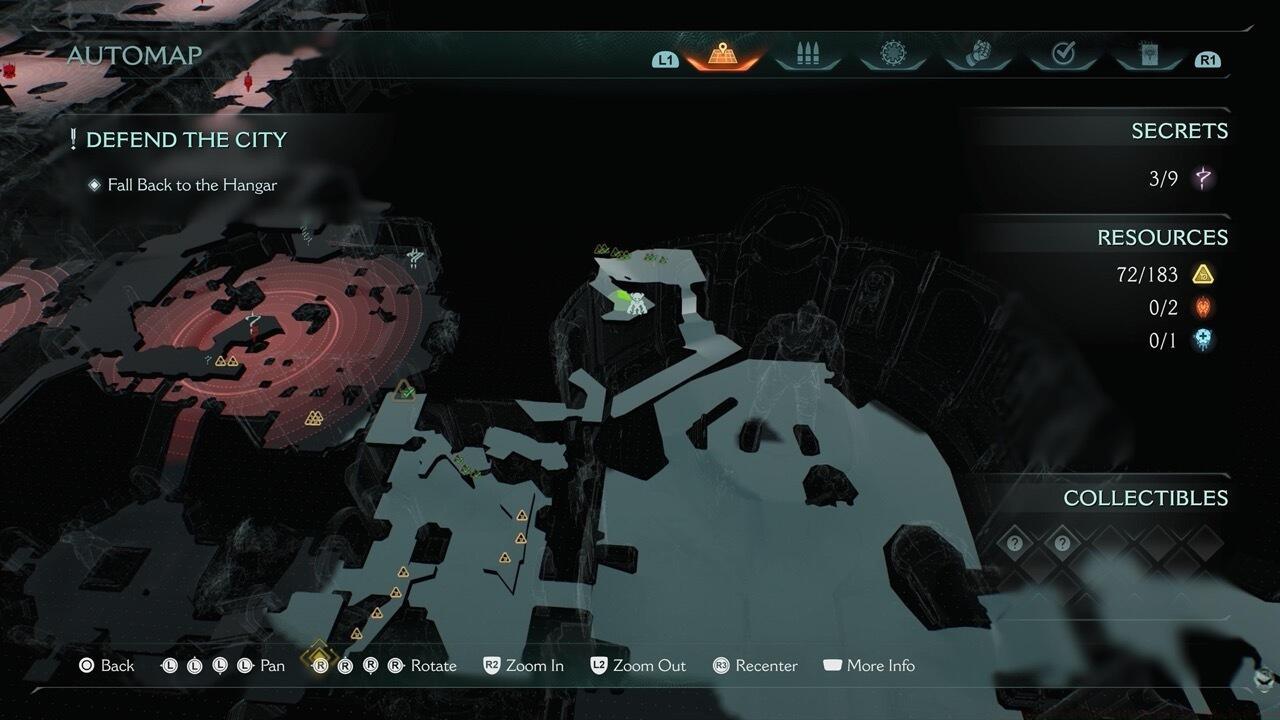Open the spiked circle tab
Viewport: 1280px width, 720px height.
[892, 56]
